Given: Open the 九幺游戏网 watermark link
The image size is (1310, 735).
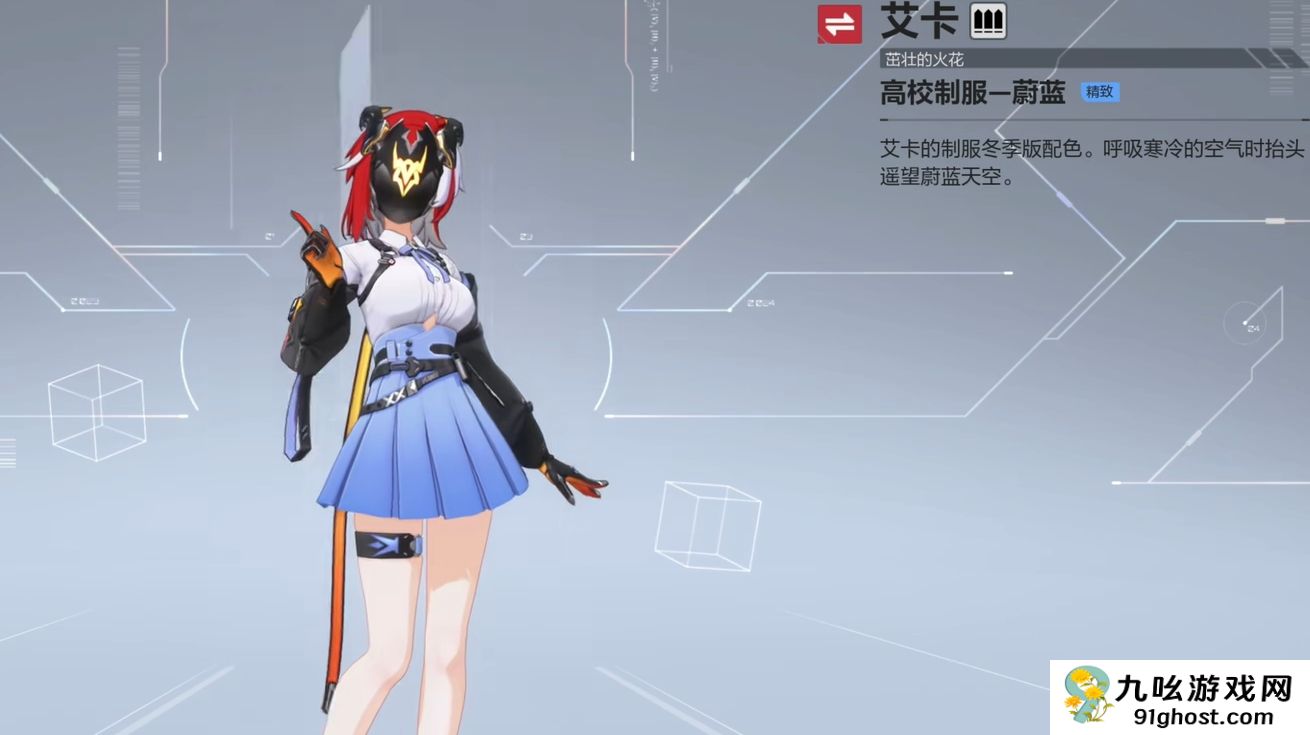Looking at the screenshot, I should pyautogui.click(x=1180, y=697).
